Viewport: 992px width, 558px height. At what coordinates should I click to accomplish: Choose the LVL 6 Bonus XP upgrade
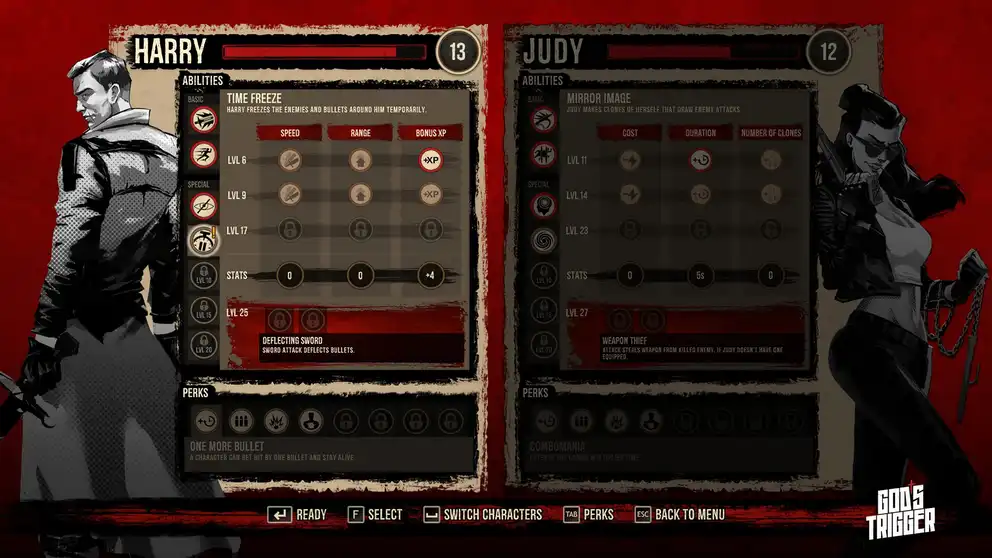[x=430, y=160]
